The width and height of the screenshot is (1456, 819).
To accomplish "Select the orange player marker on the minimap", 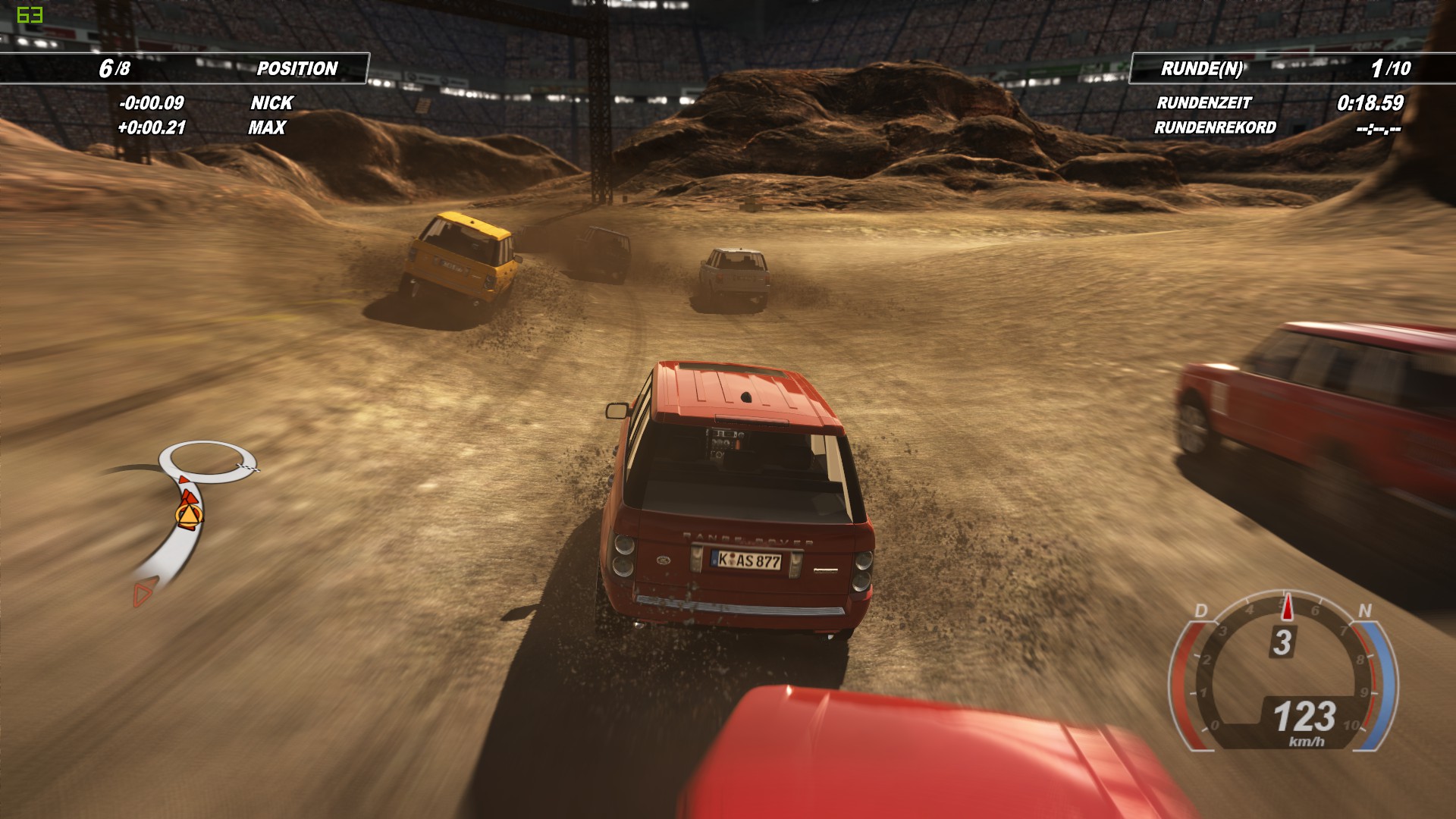I will pyautogui.click(x=187, y=516).
